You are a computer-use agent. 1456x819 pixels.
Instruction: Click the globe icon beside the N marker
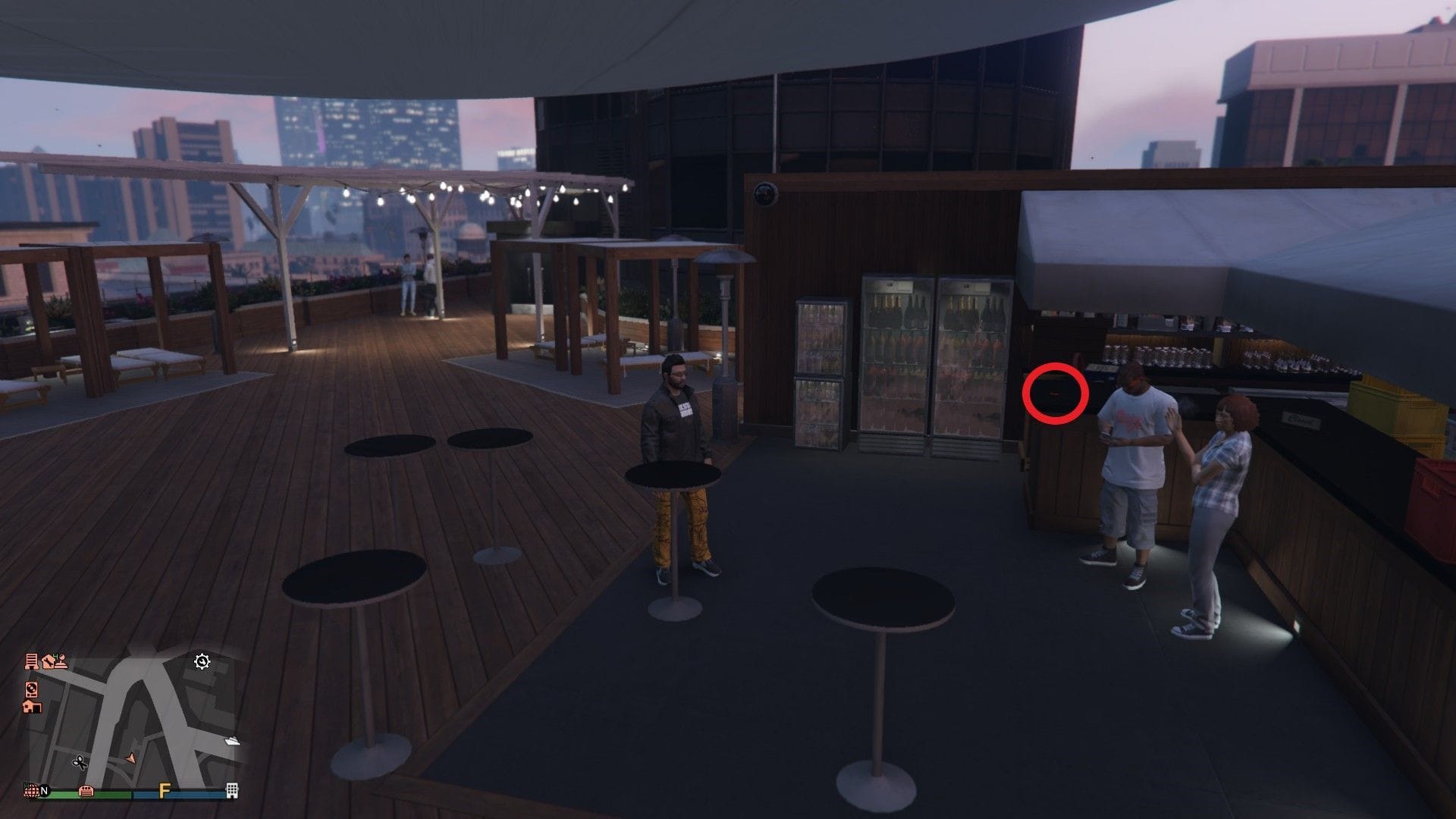coord(32,790)
